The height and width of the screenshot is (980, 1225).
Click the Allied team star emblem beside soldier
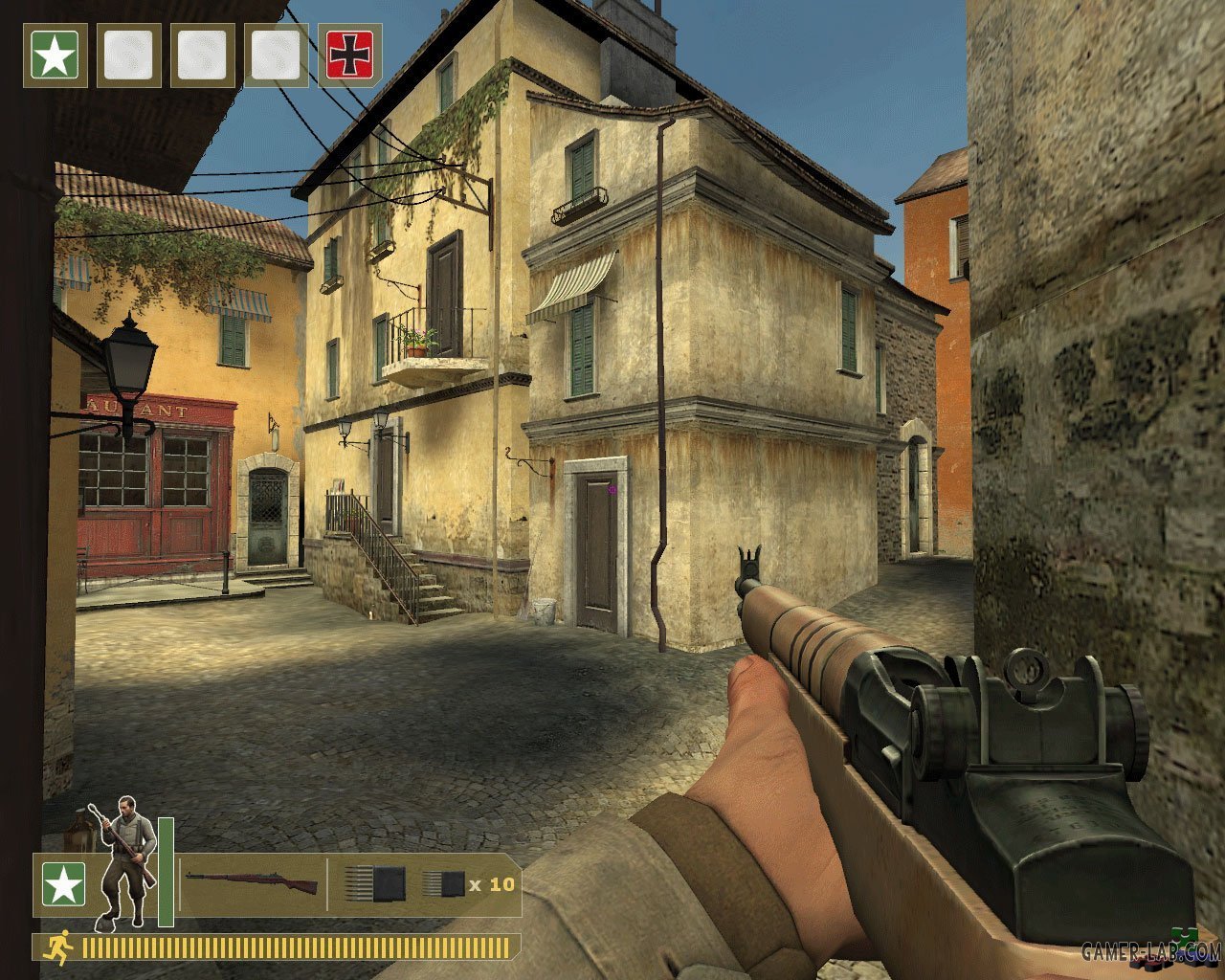[x=63, y=884]
